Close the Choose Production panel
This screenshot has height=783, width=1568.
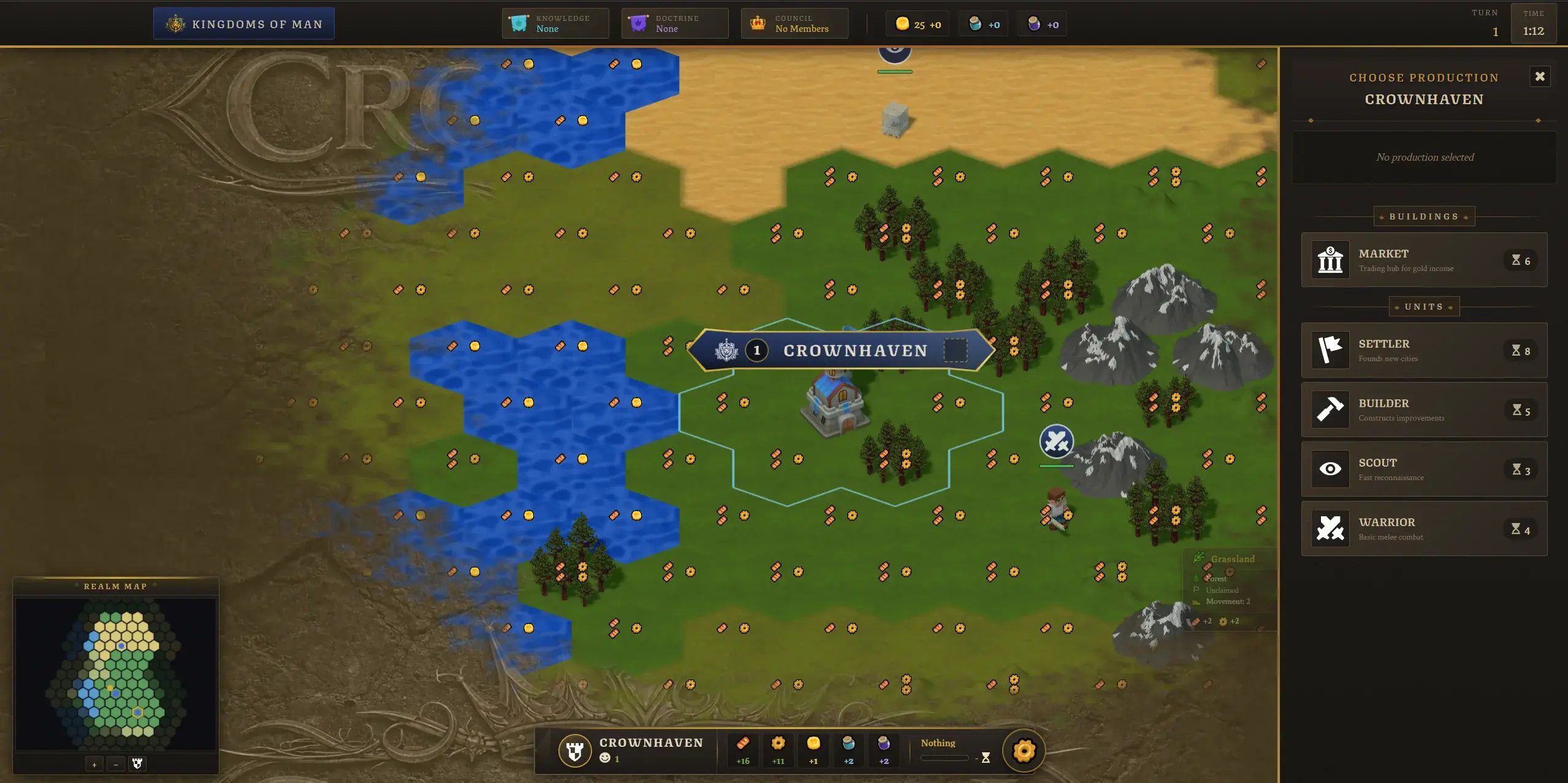(1540, 76)
